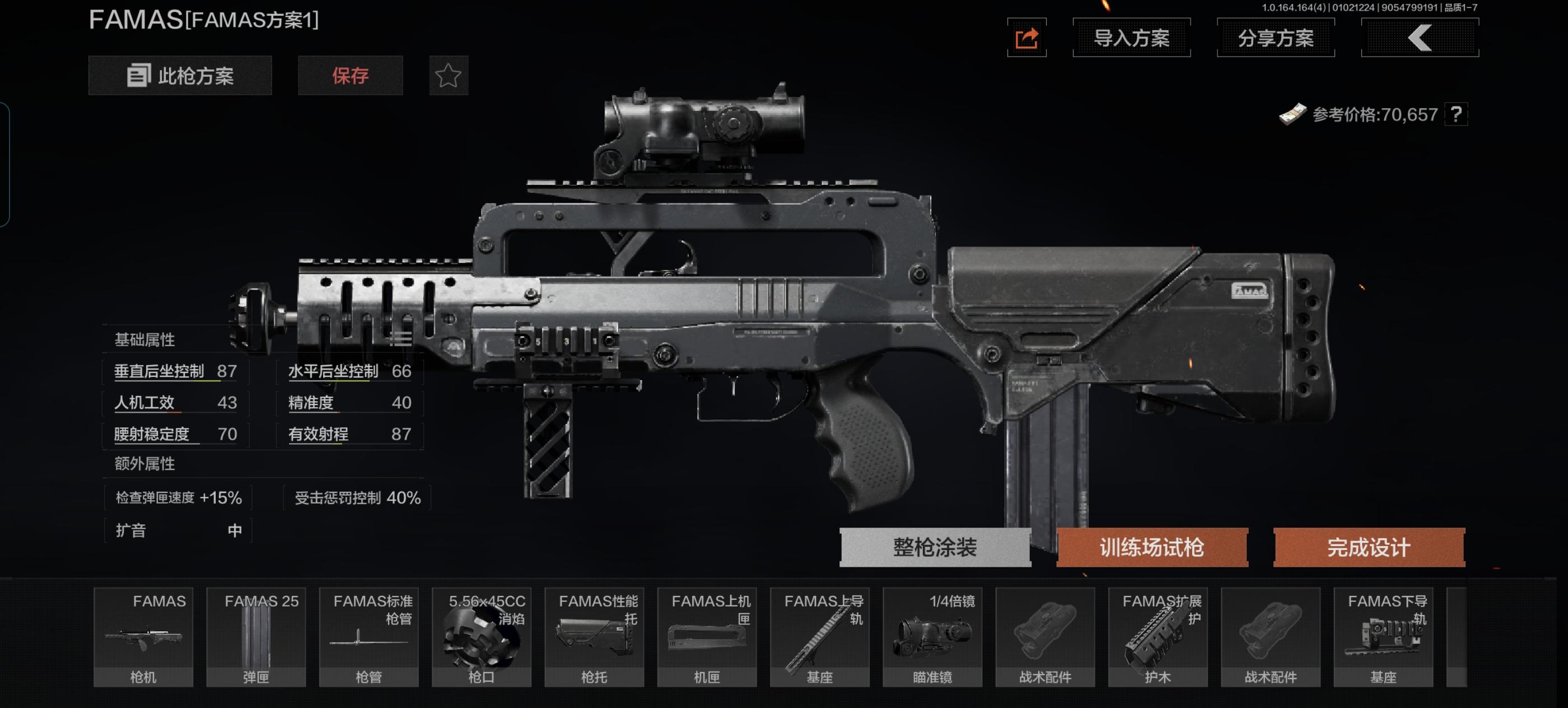Open 整枪涂装 weapon skin button
1568x708 pixels.
[x=934, y=547]
